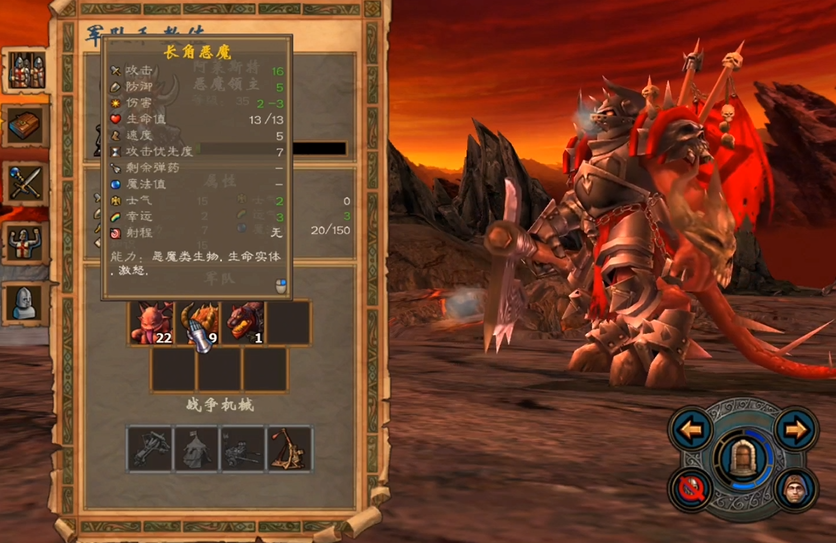Open the crossed sword and staff tab

point(25,184)
